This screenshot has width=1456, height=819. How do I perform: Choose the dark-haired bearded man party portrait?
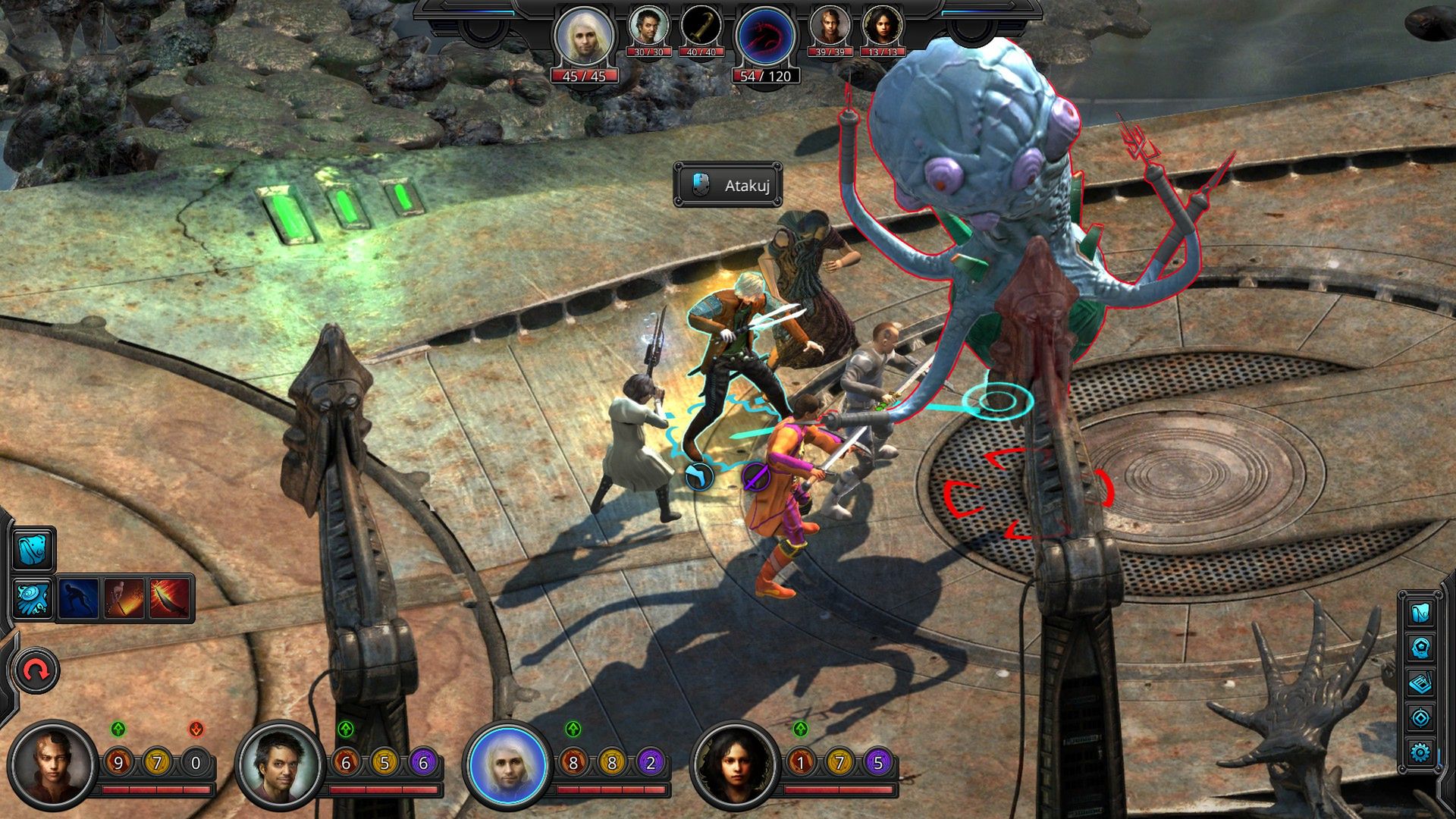280,764
